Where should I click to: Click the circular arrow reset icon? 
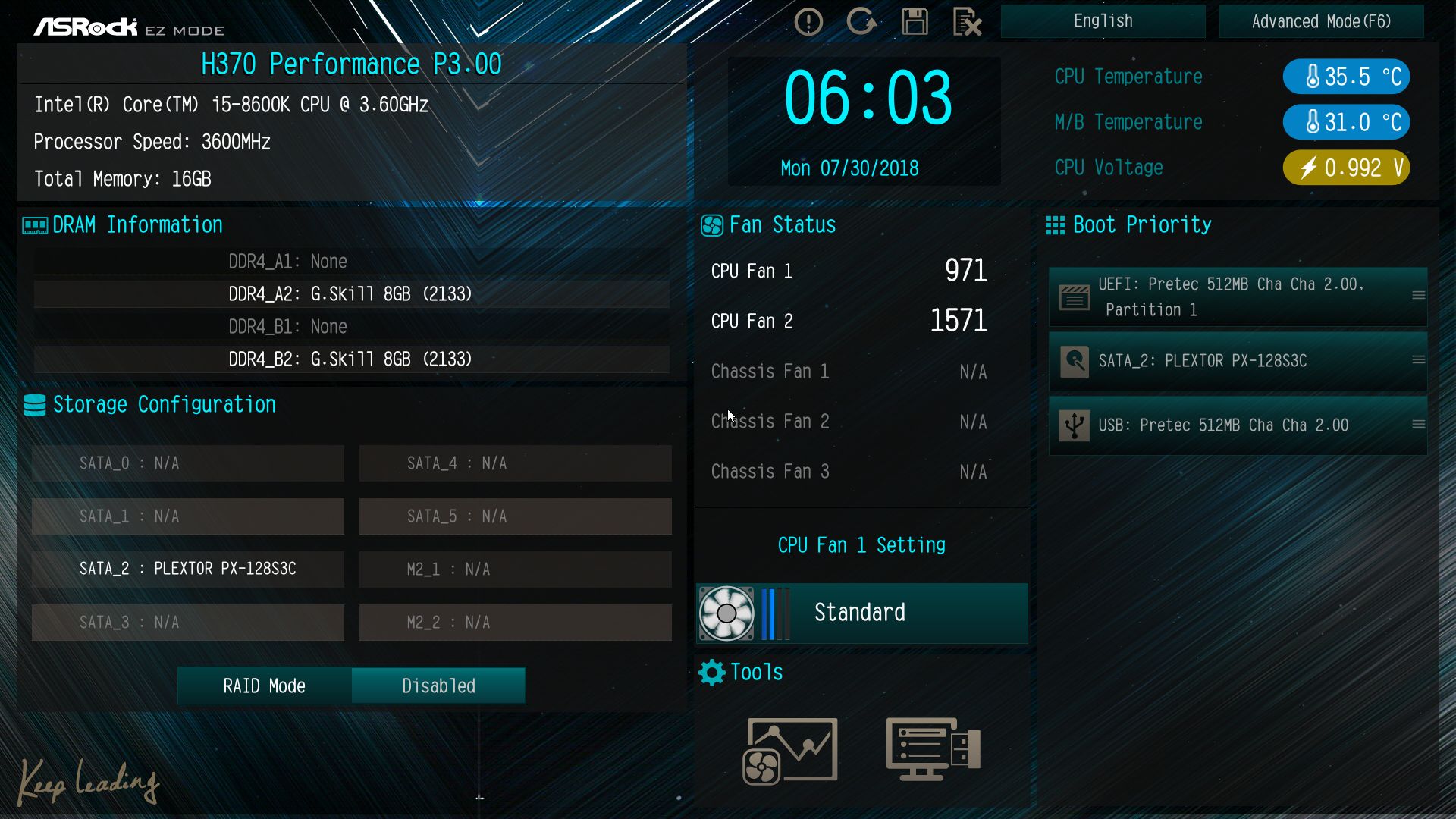861,22
